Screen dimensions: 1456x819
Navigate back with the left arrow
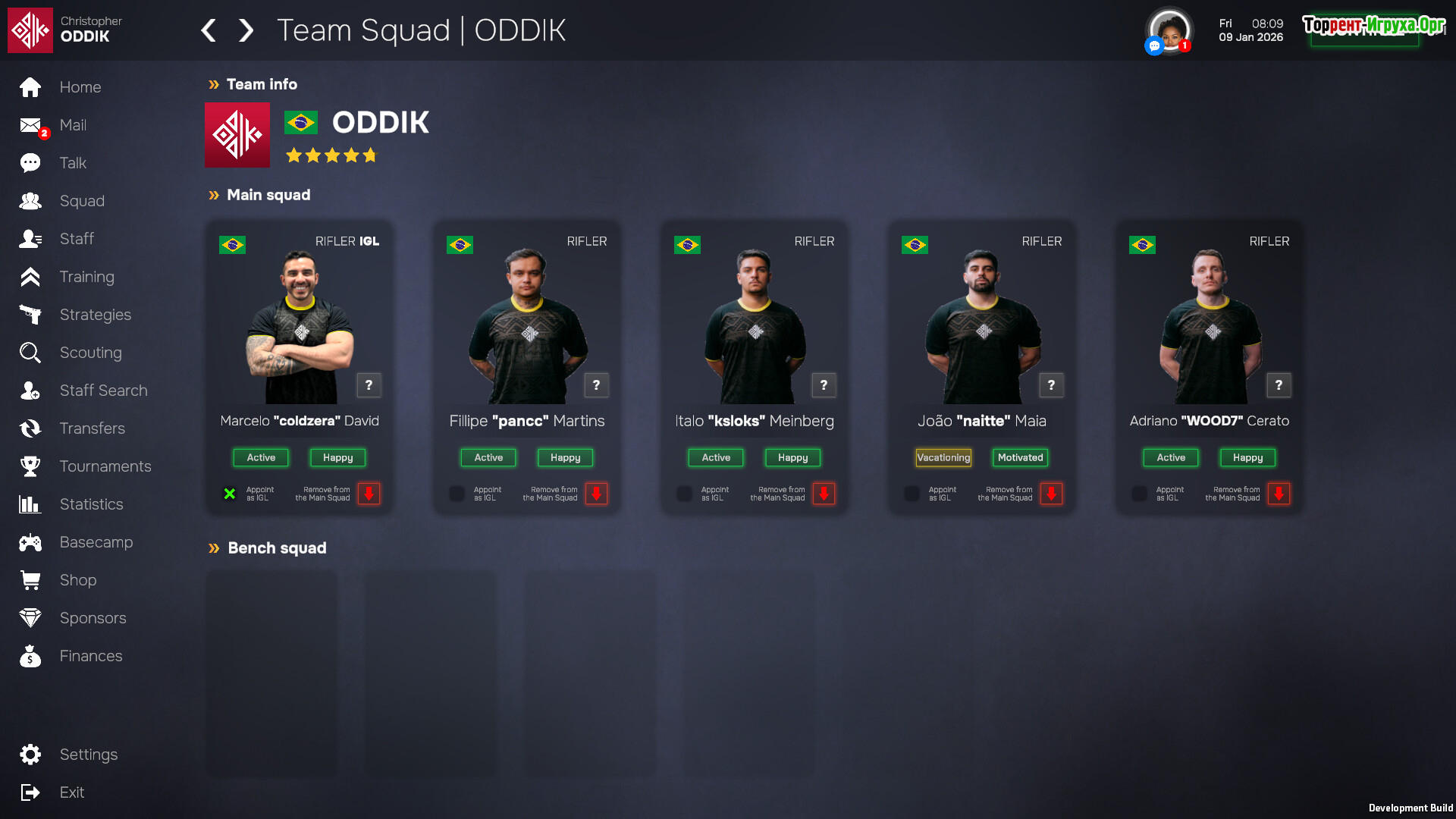[209, 30]
